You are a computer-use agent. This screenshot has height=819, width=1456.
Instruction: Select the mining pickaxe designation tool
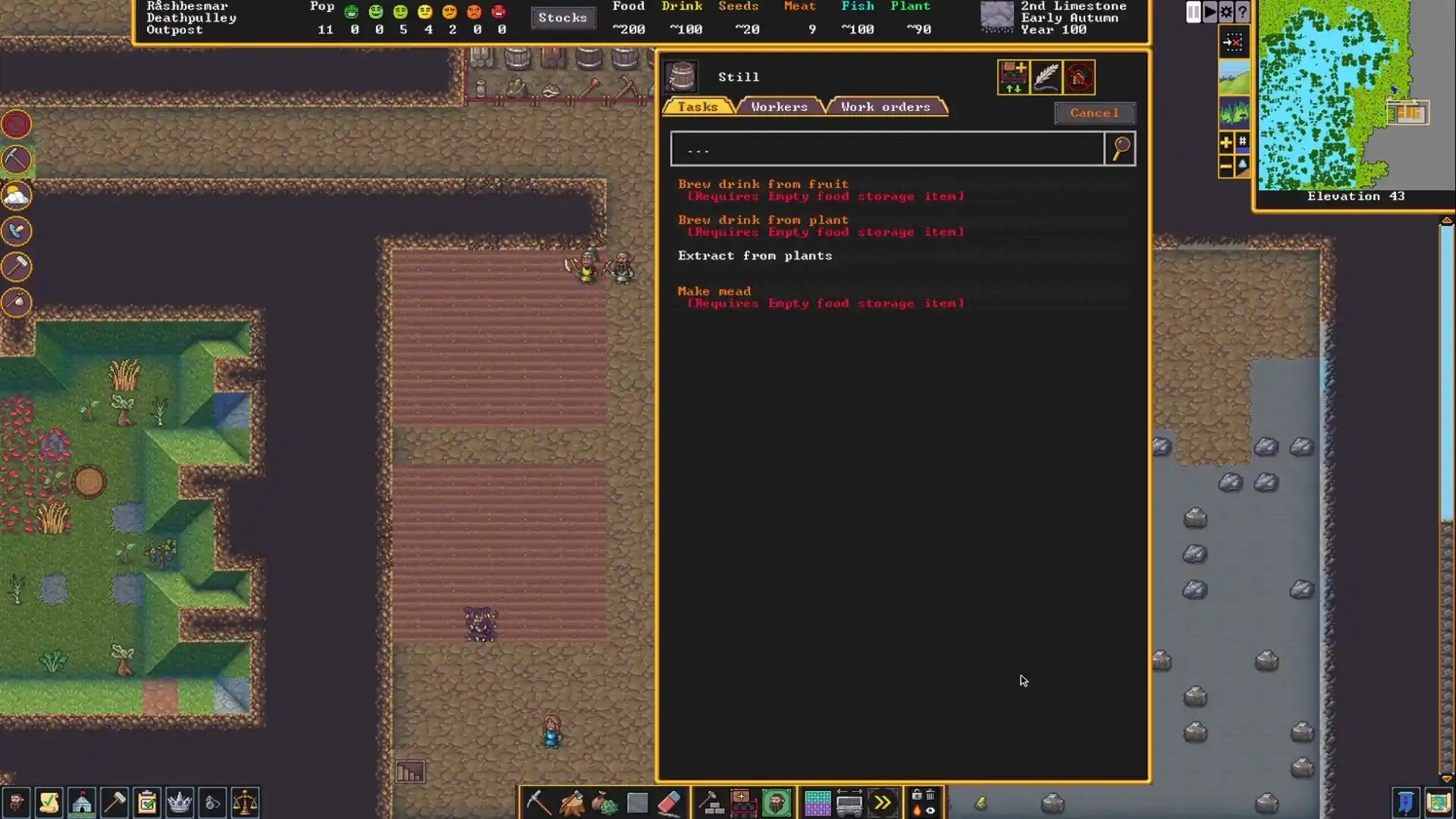(x=538, y=802)
